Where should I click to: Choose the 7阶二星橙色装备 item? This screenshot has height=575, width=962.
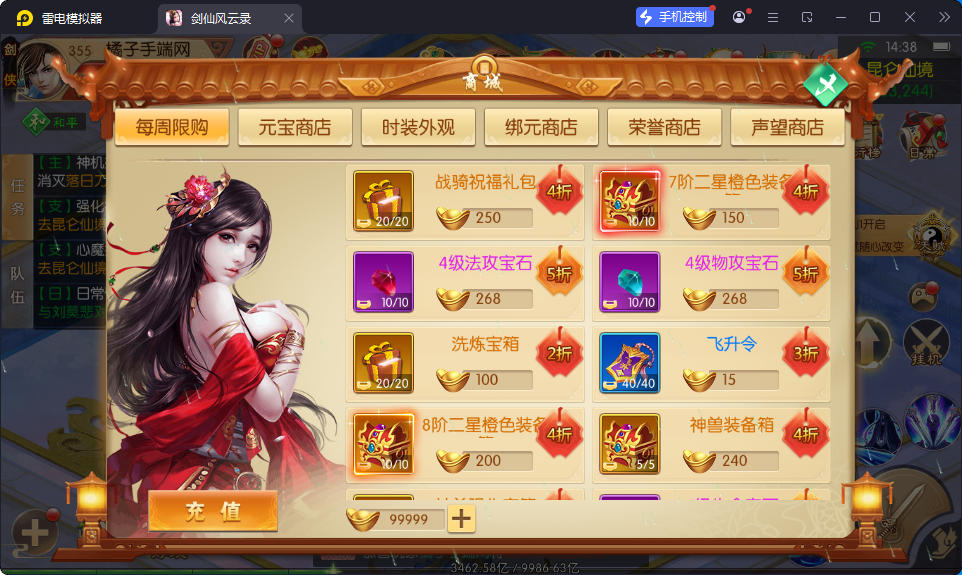629,201
